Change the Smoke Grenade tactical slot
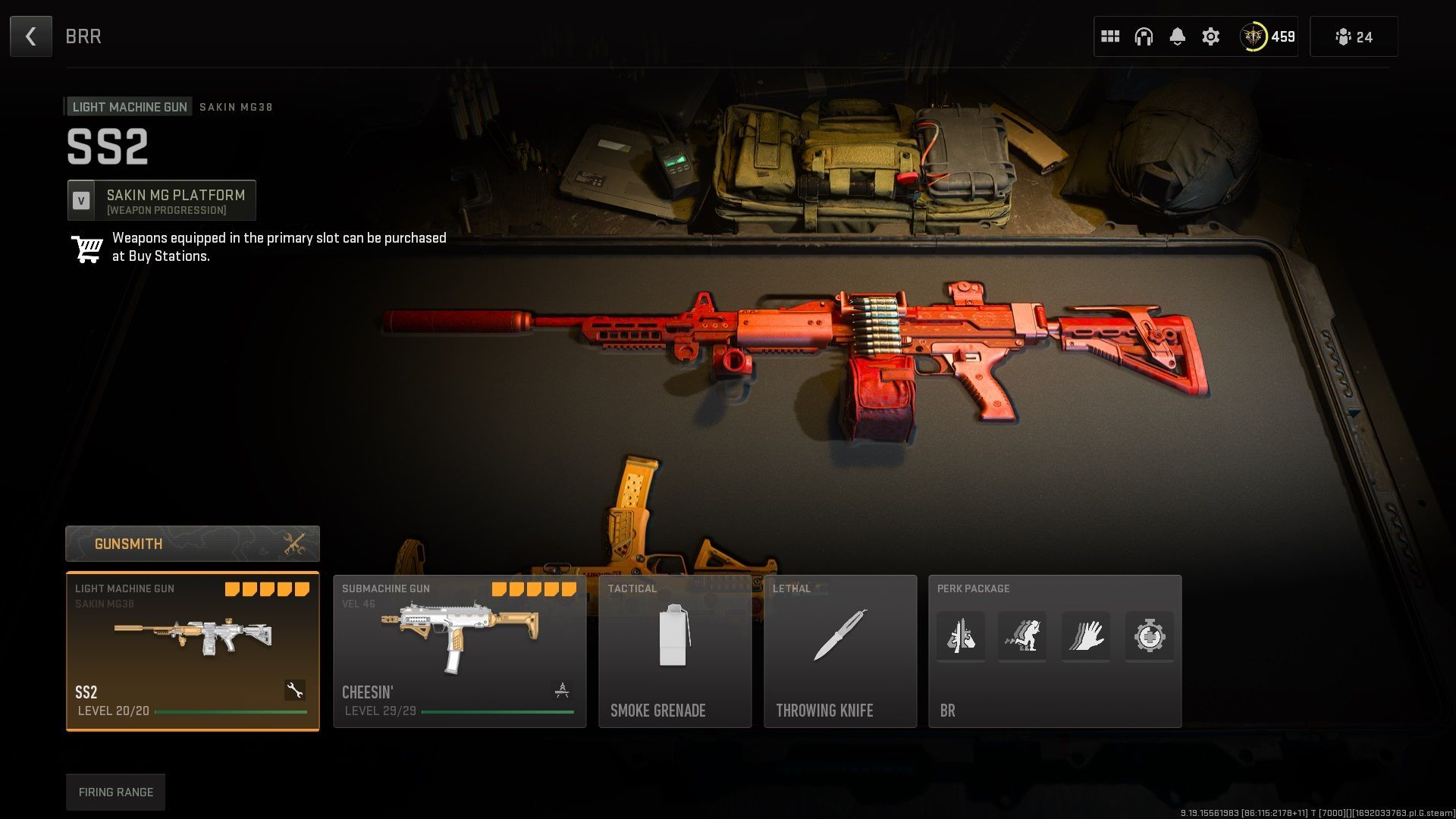Image resolution: width=1456 pixels, height=819 pixels. click(x=675, y=651)
